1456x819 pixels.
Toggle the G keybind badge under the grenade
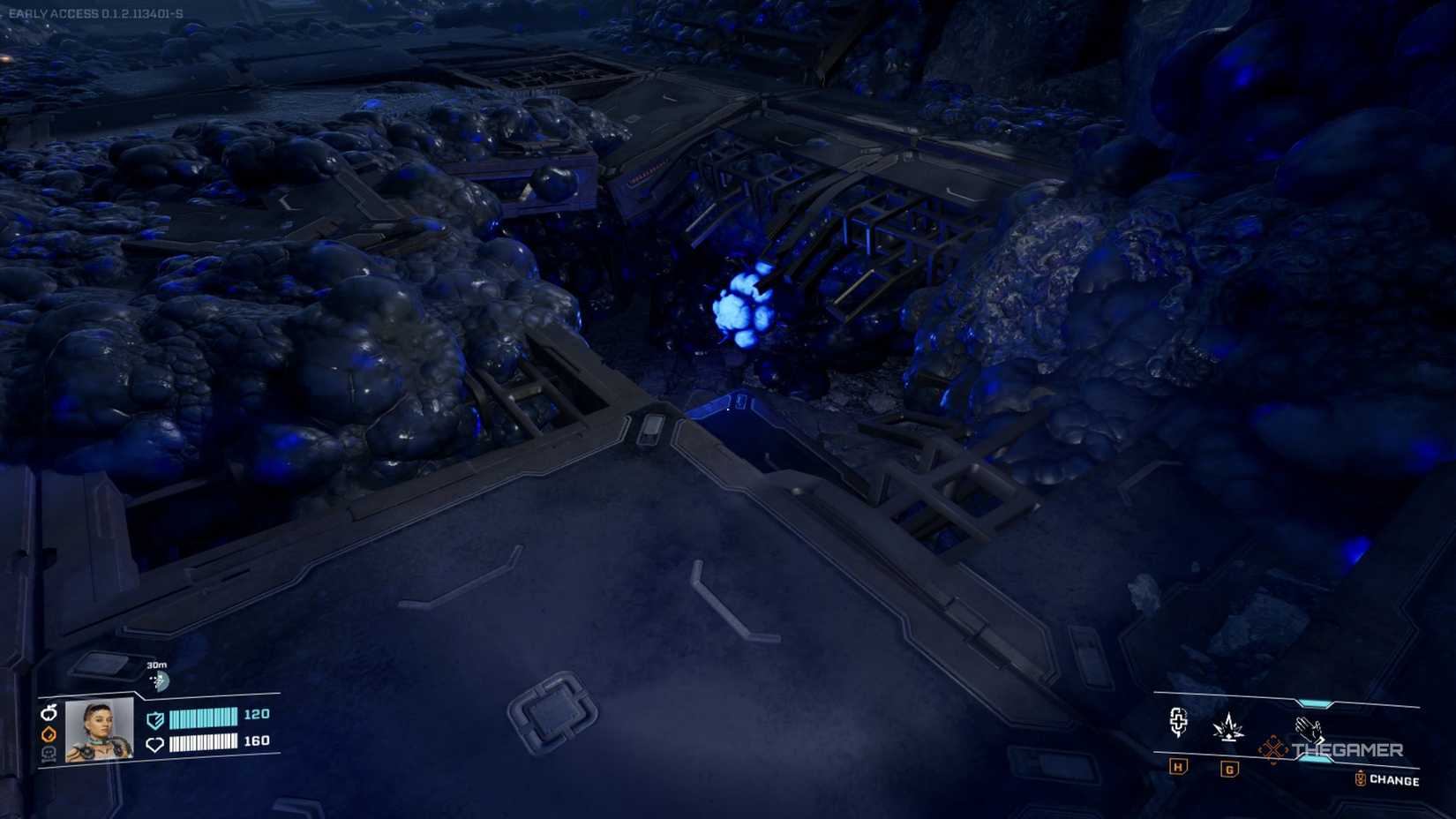pyautogui.click(x=1229, y=768)
